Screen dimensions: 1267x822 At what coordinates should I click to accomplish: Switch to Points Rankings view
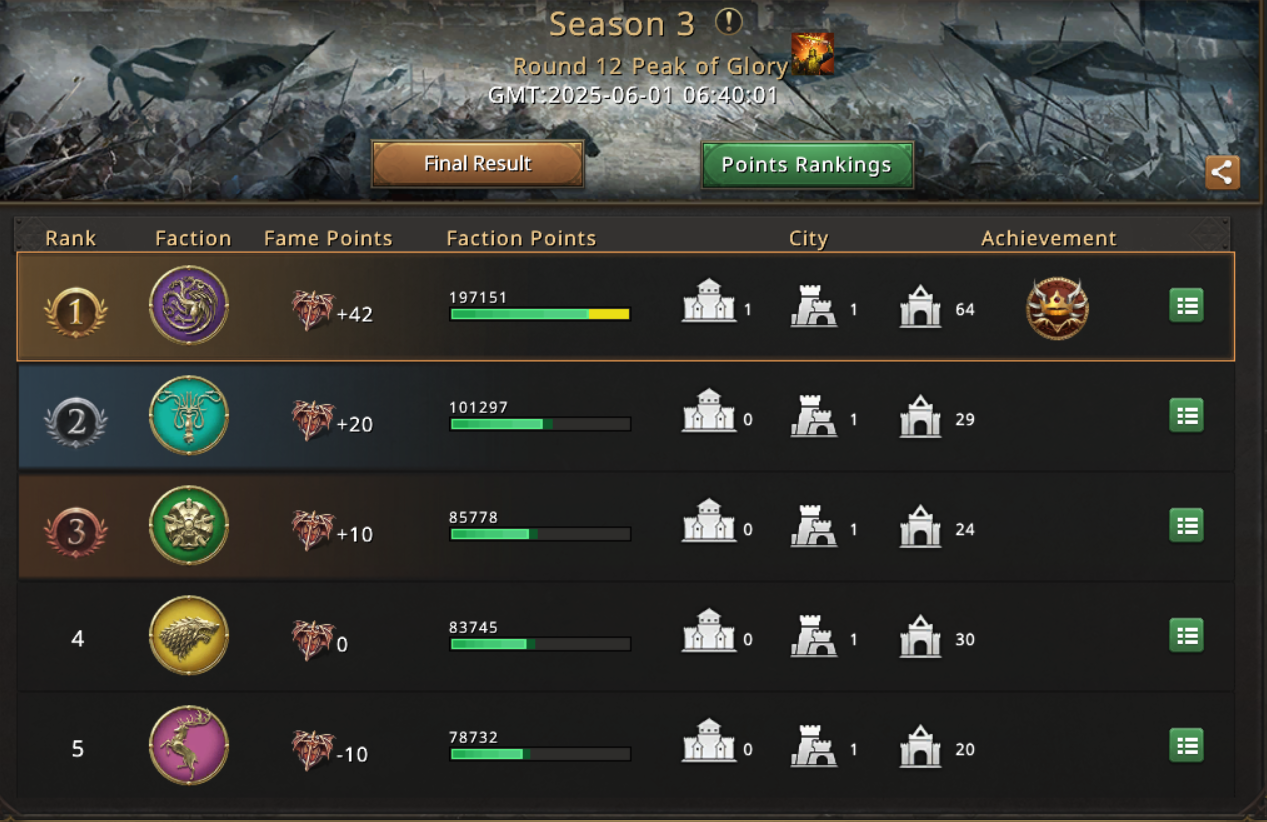(806, 165)
